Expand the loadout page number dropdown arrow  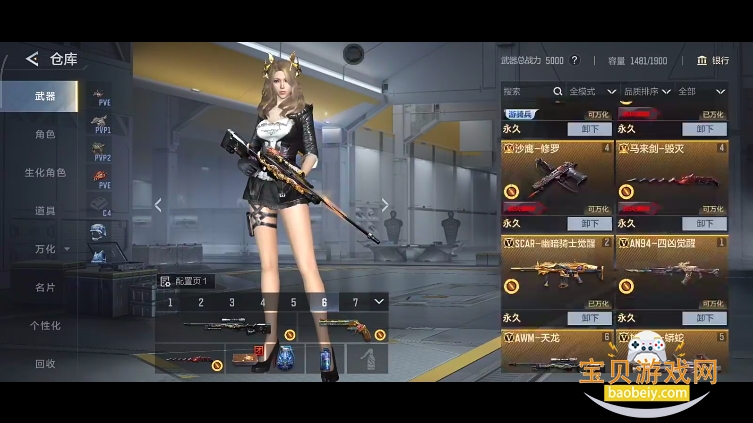pyautogui.click(x=379, y=301)
